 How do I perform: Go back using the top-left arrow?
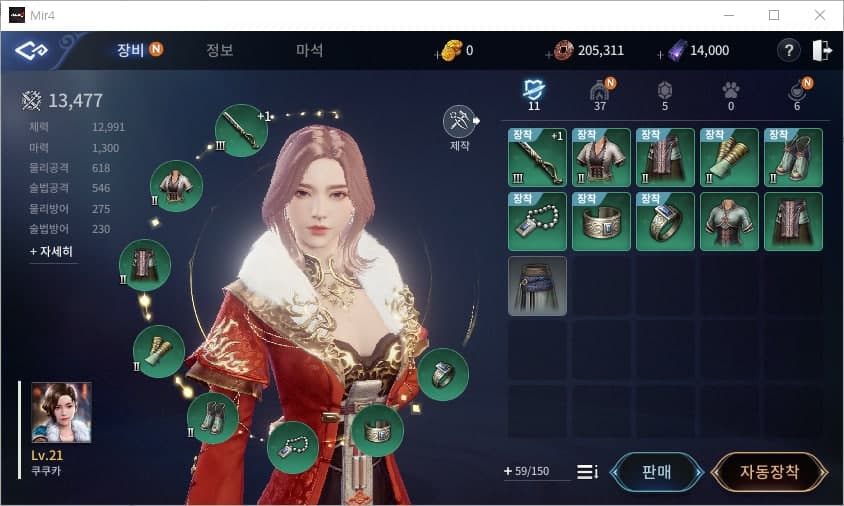[x=31, y=50]
